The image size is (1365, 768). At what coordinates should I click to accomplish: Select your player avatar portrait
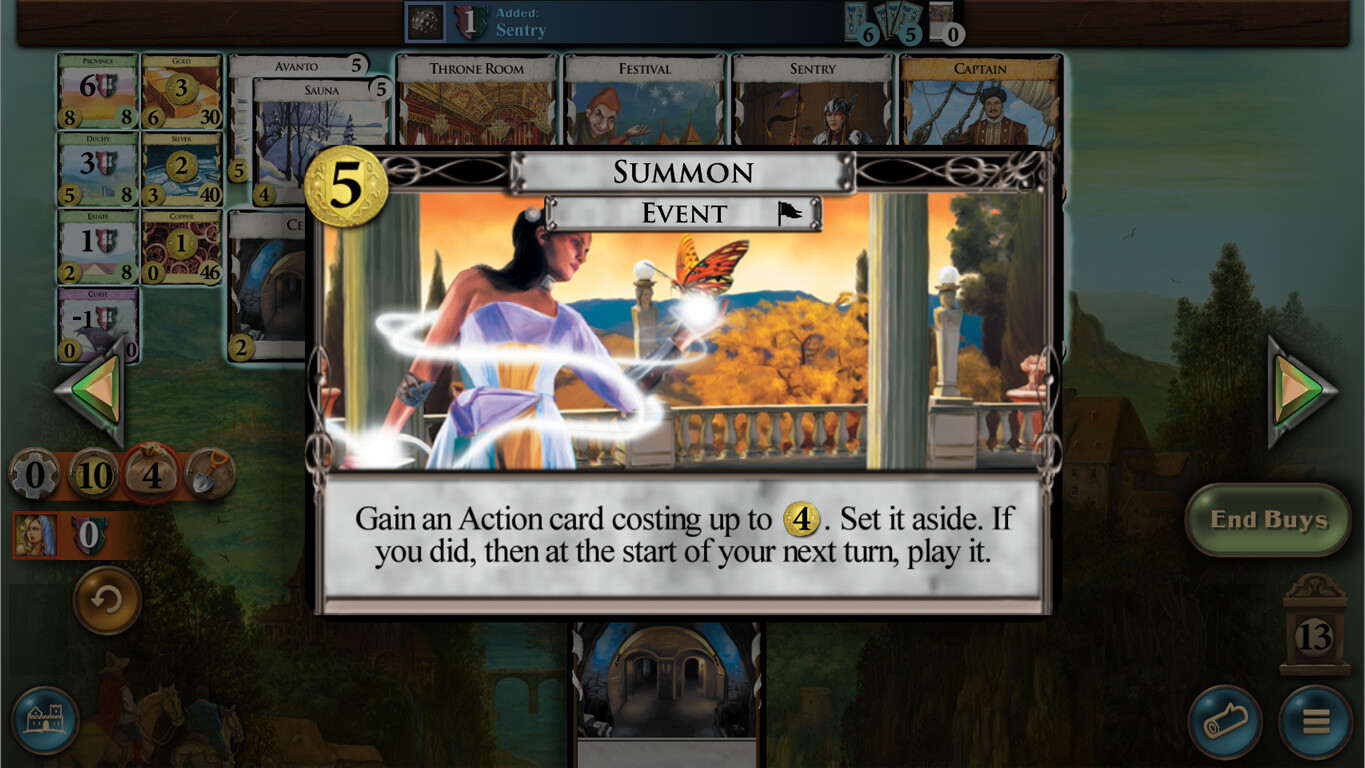click(x=37, y=535)
